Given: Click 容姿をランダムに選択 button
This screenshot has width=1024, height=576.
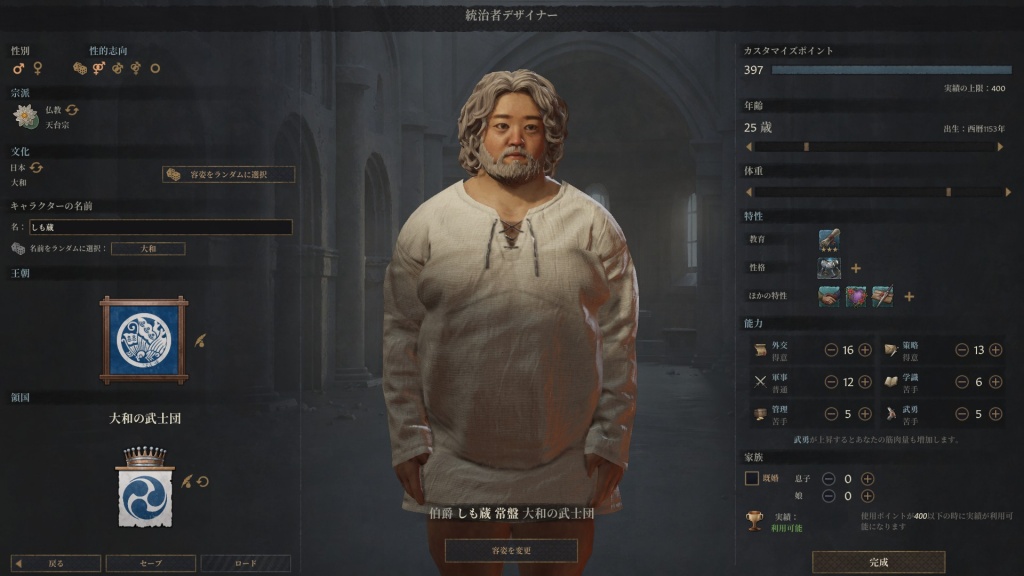Looking at the screenshot, I should pos(229,174).
